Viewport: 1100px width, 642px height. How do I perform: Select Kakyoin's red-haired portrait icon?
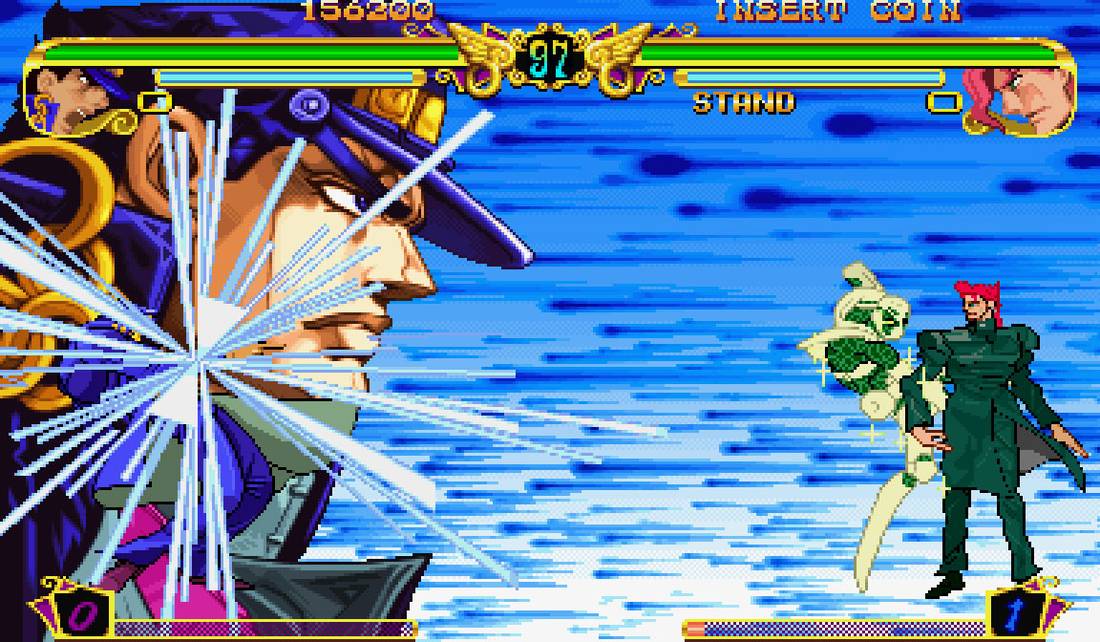click(1020, 100)
